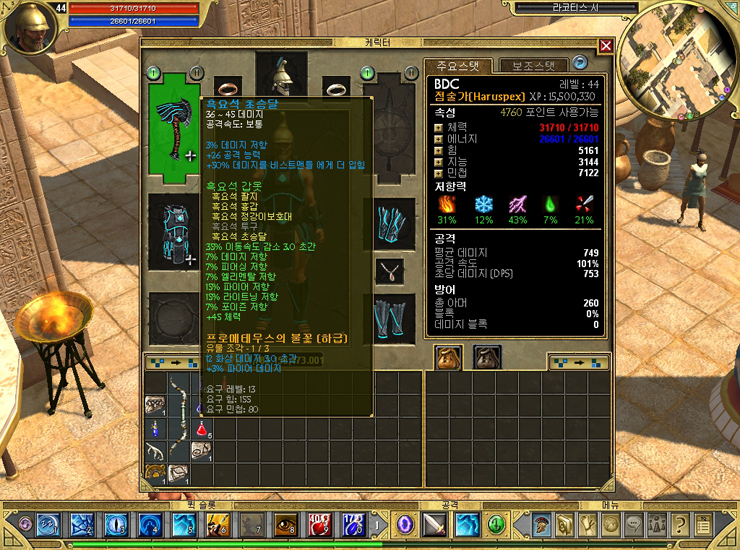The width and height of the screenshot is (740, 550).
Task: Choose the equipped greaves slot
Action: tap(390, 317)
